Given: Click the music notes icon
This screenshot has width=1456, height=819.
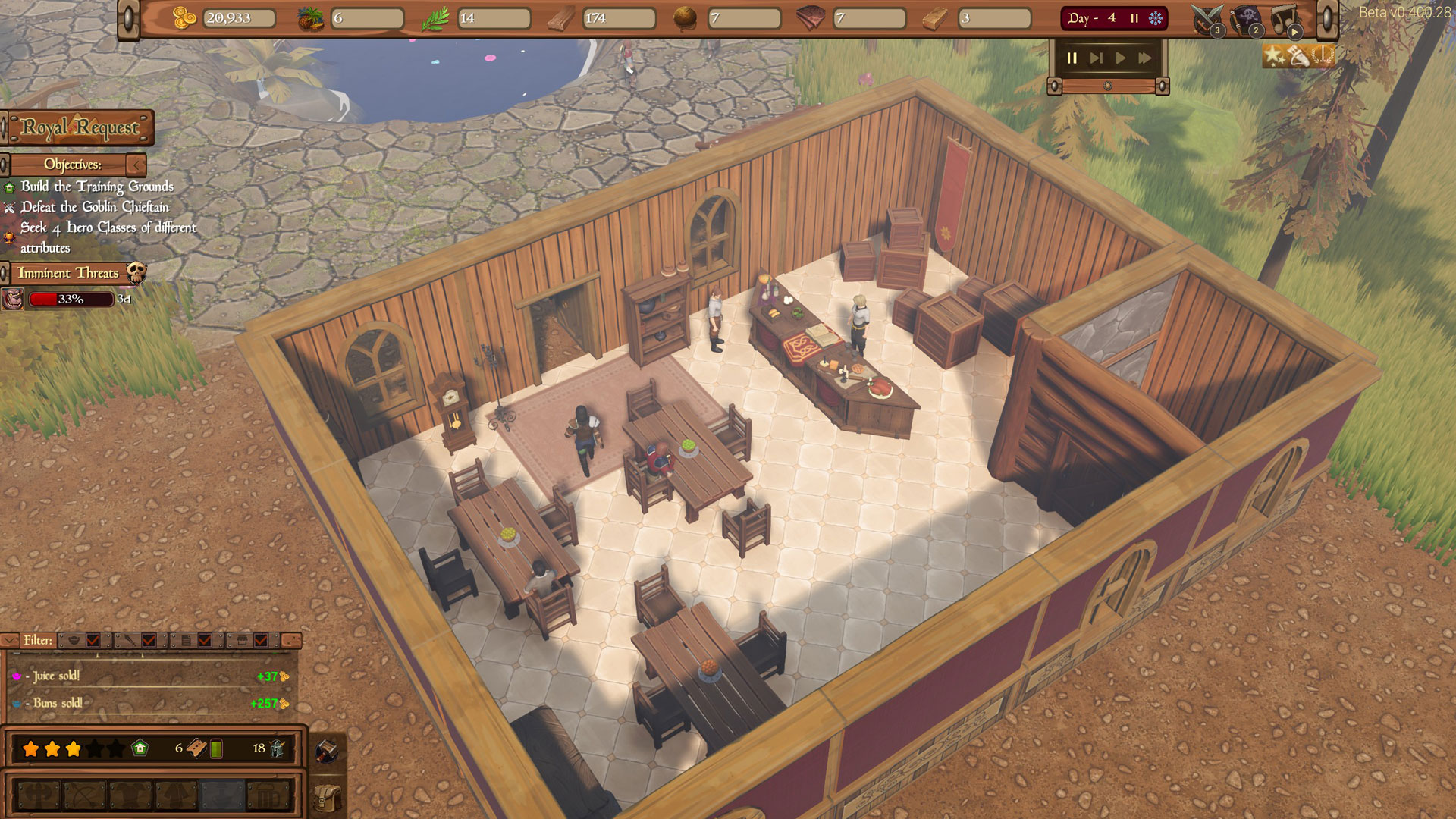Looking at the screenshot, I should 1285,19.
